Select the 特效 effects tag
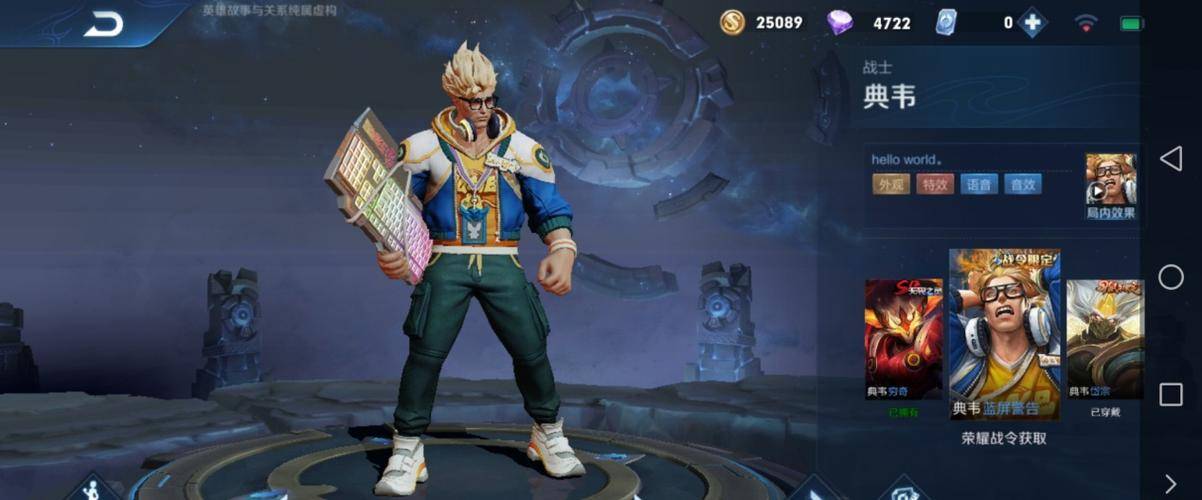Viewport: 1202px width, 500px height. (934, 184)
